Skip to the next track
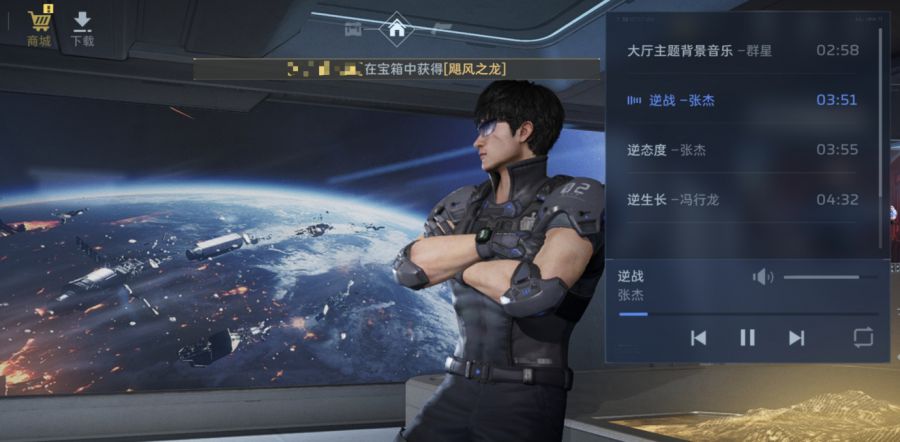The height and width of the screenshot is (442, 900). [796, 338]
